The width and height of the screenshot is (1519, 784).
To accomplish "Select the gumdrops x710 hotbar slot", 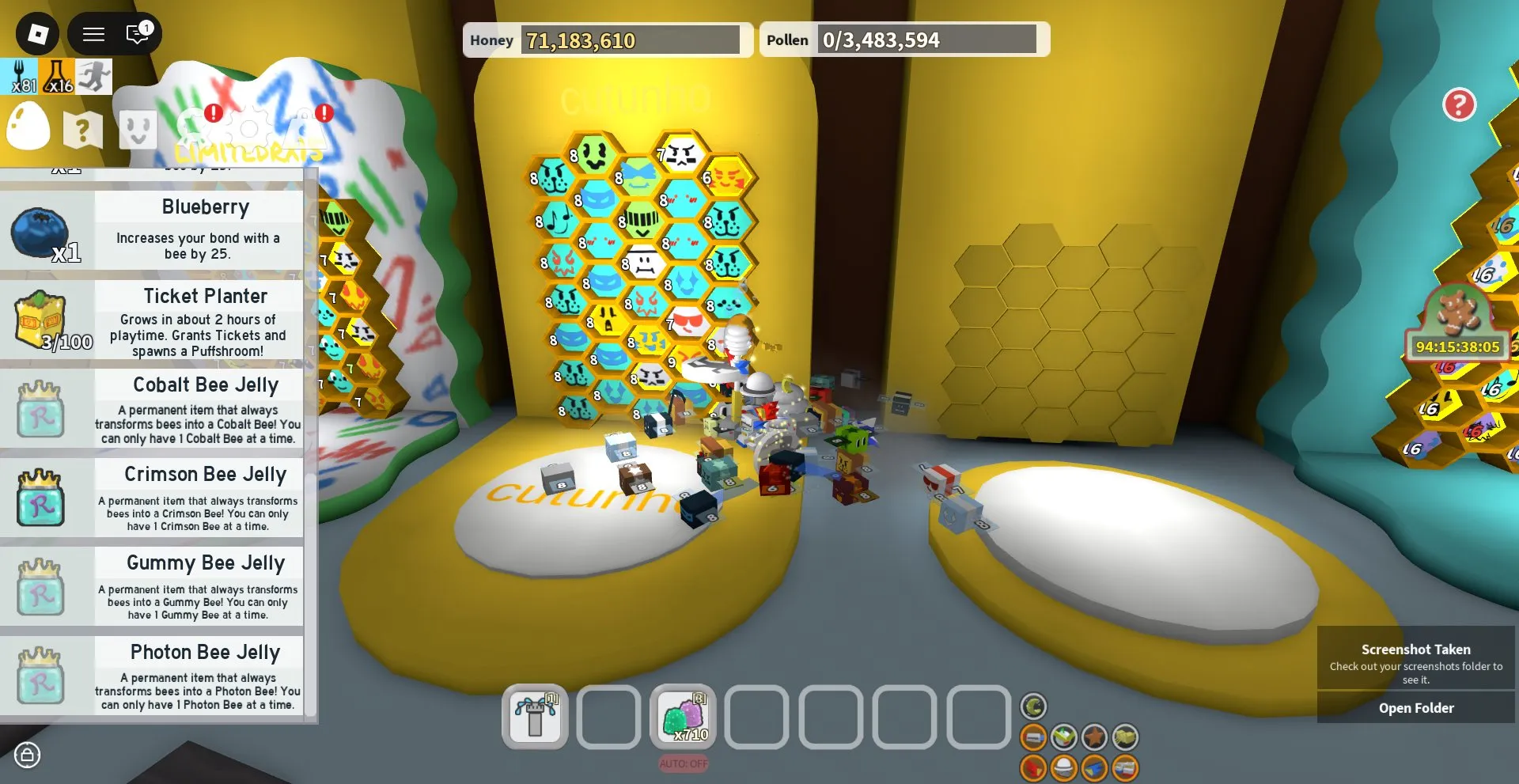I will 683,718.
